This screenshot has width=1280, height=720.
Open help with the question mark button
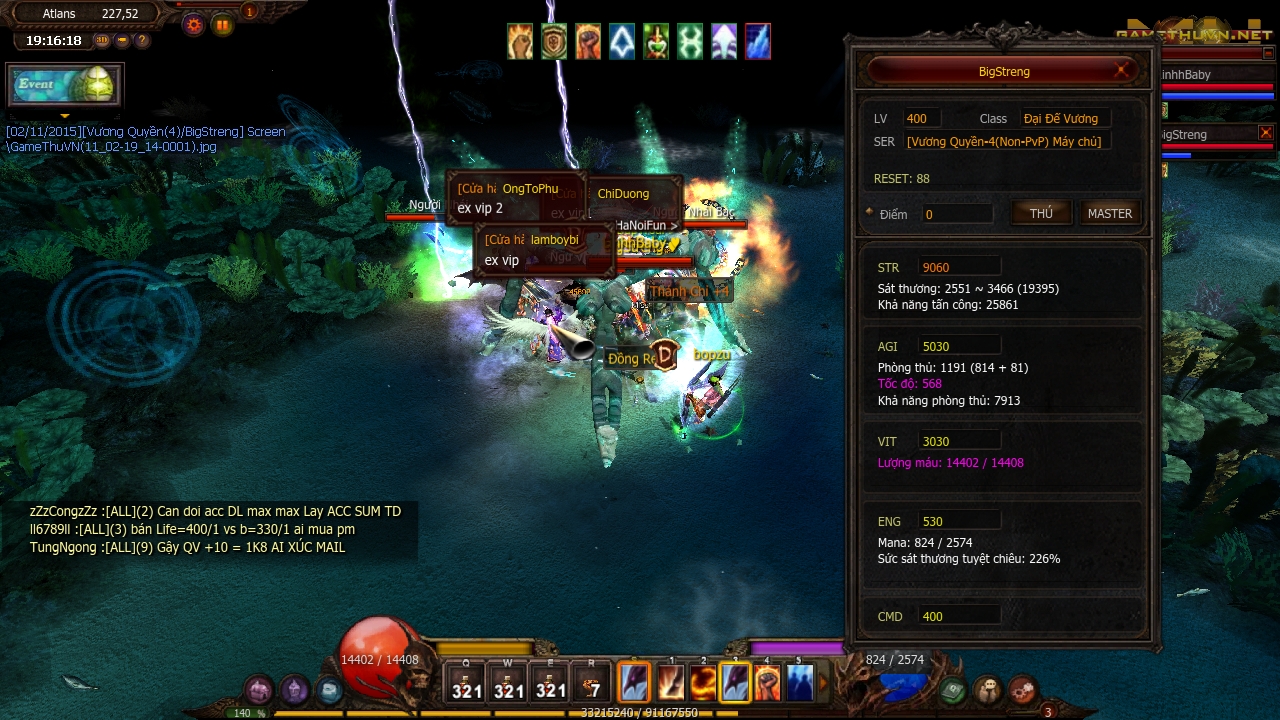tap(142, 41)
